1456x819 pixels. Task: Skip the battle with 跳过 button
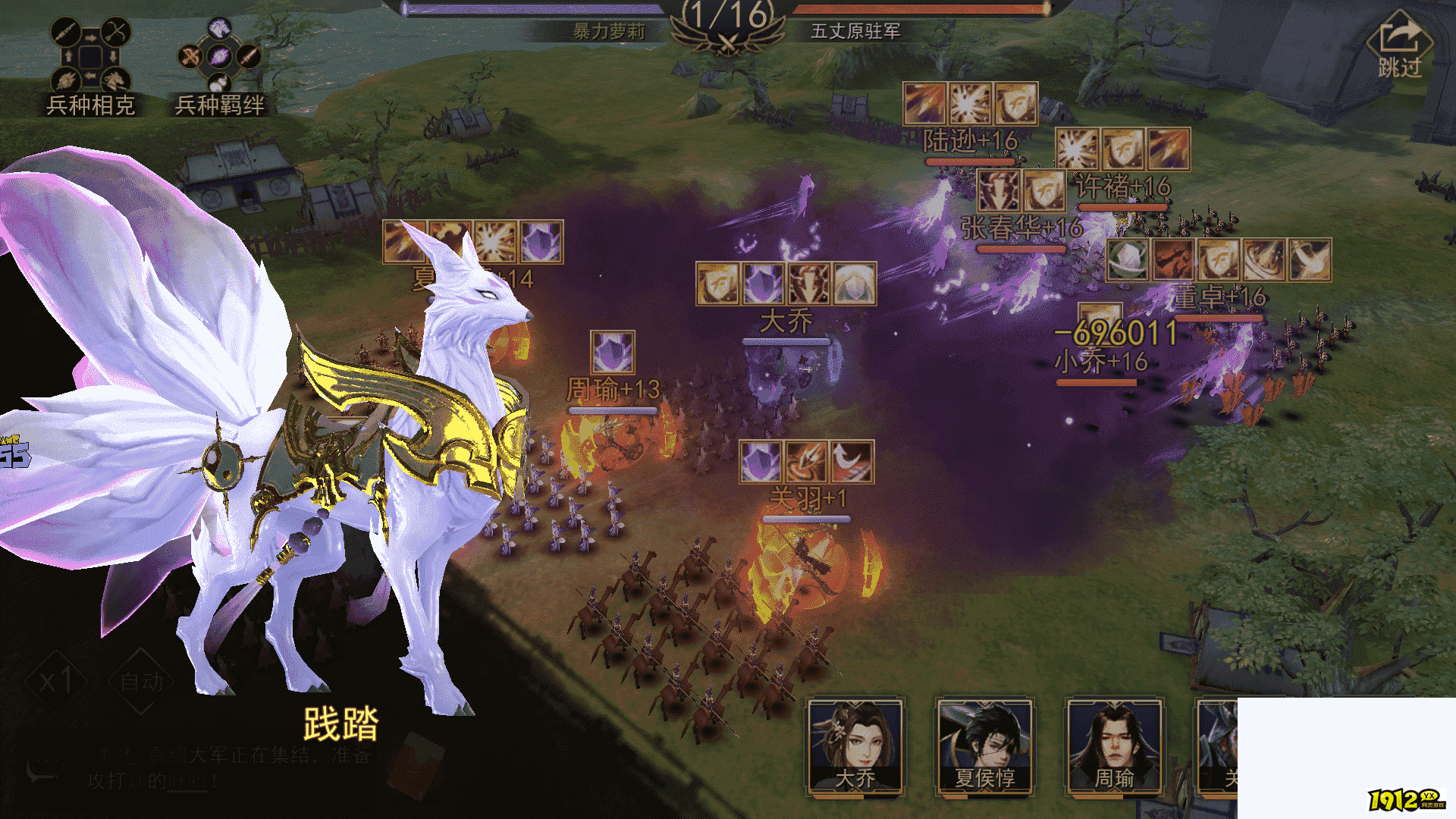[1399, 47]
